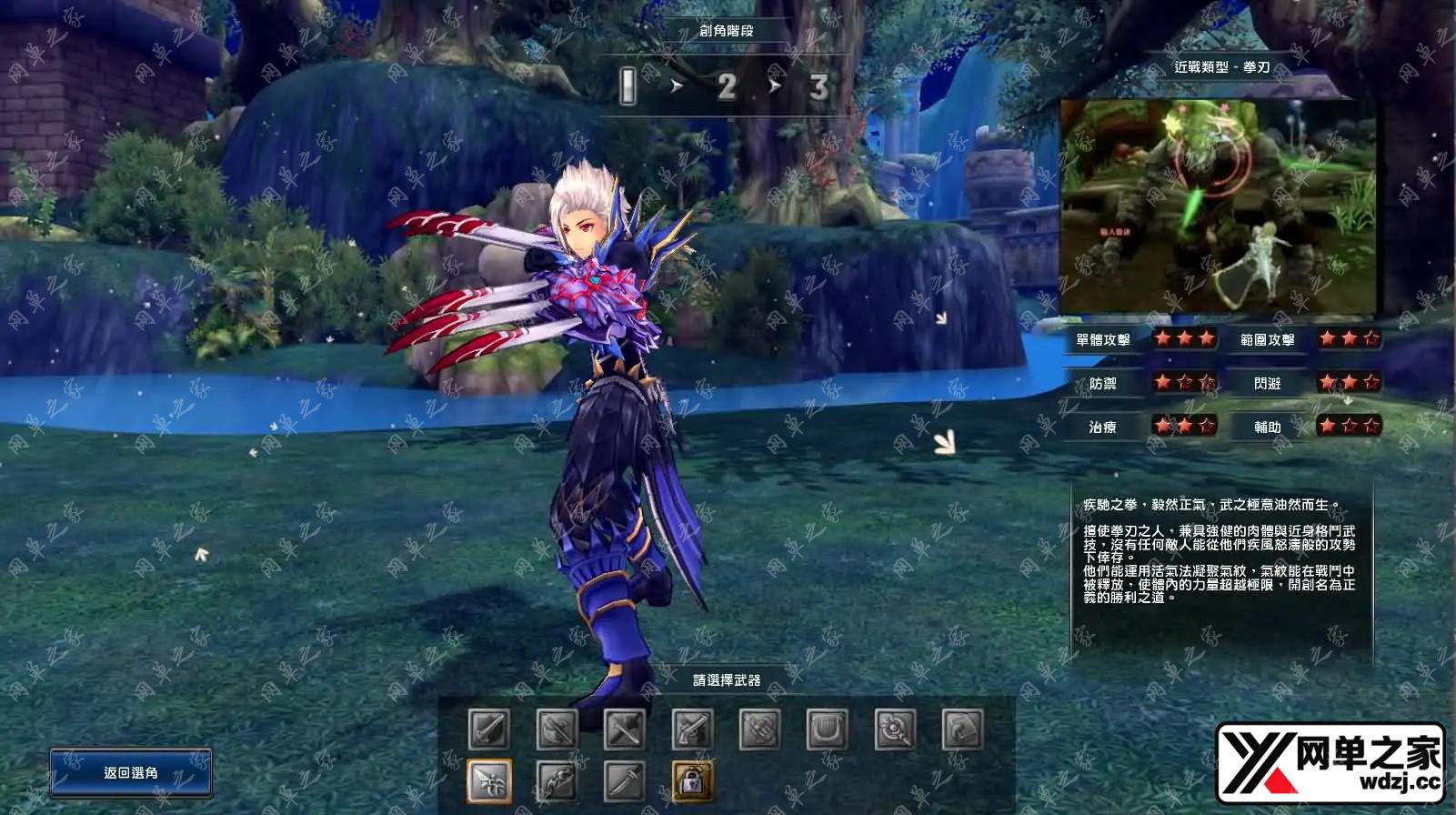The height and width of the screenshot is (815, 1456).
Task: Jump to creation stage 3
Action: pos(818,87)
